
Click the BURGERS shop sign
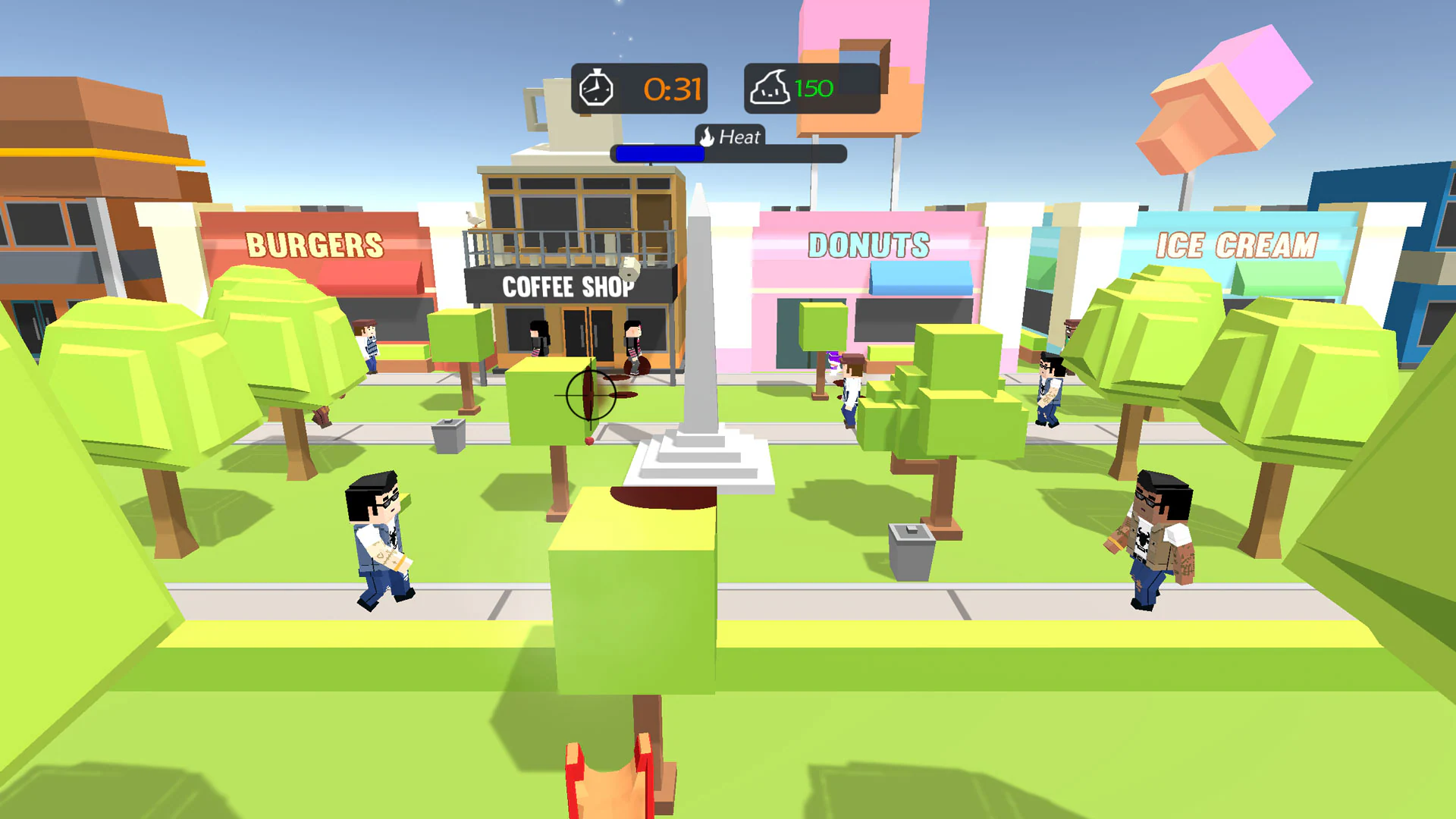coord(316,243)
